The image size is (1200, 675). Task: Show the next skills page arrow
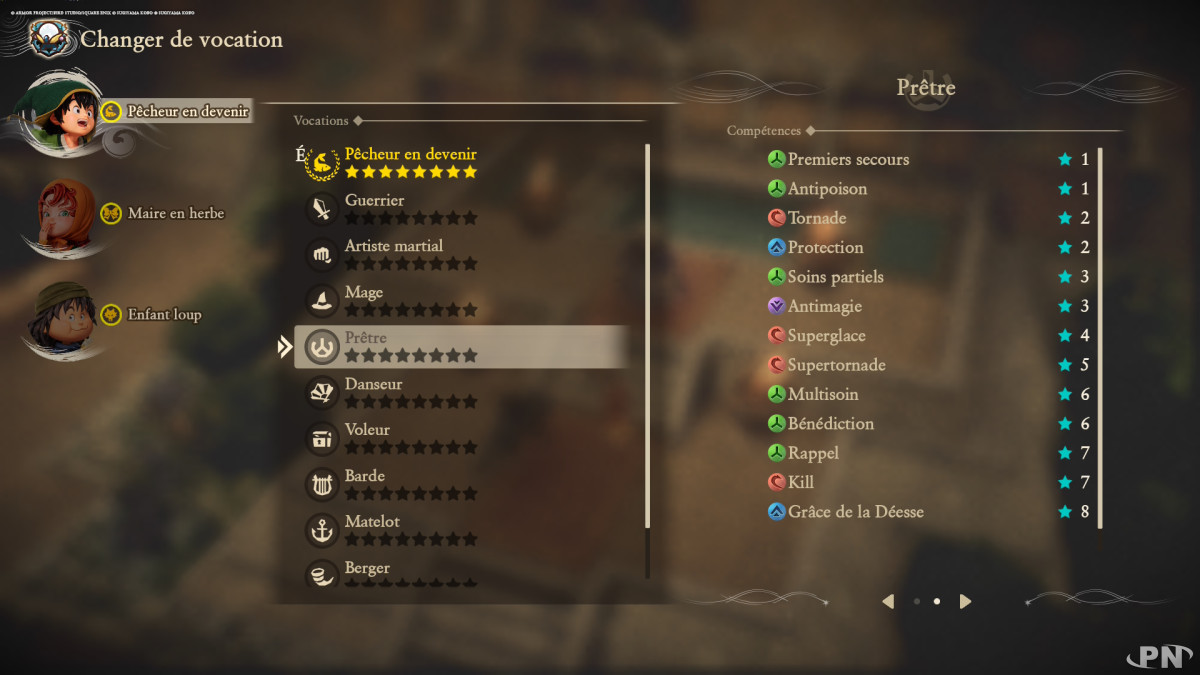[965, 601]
